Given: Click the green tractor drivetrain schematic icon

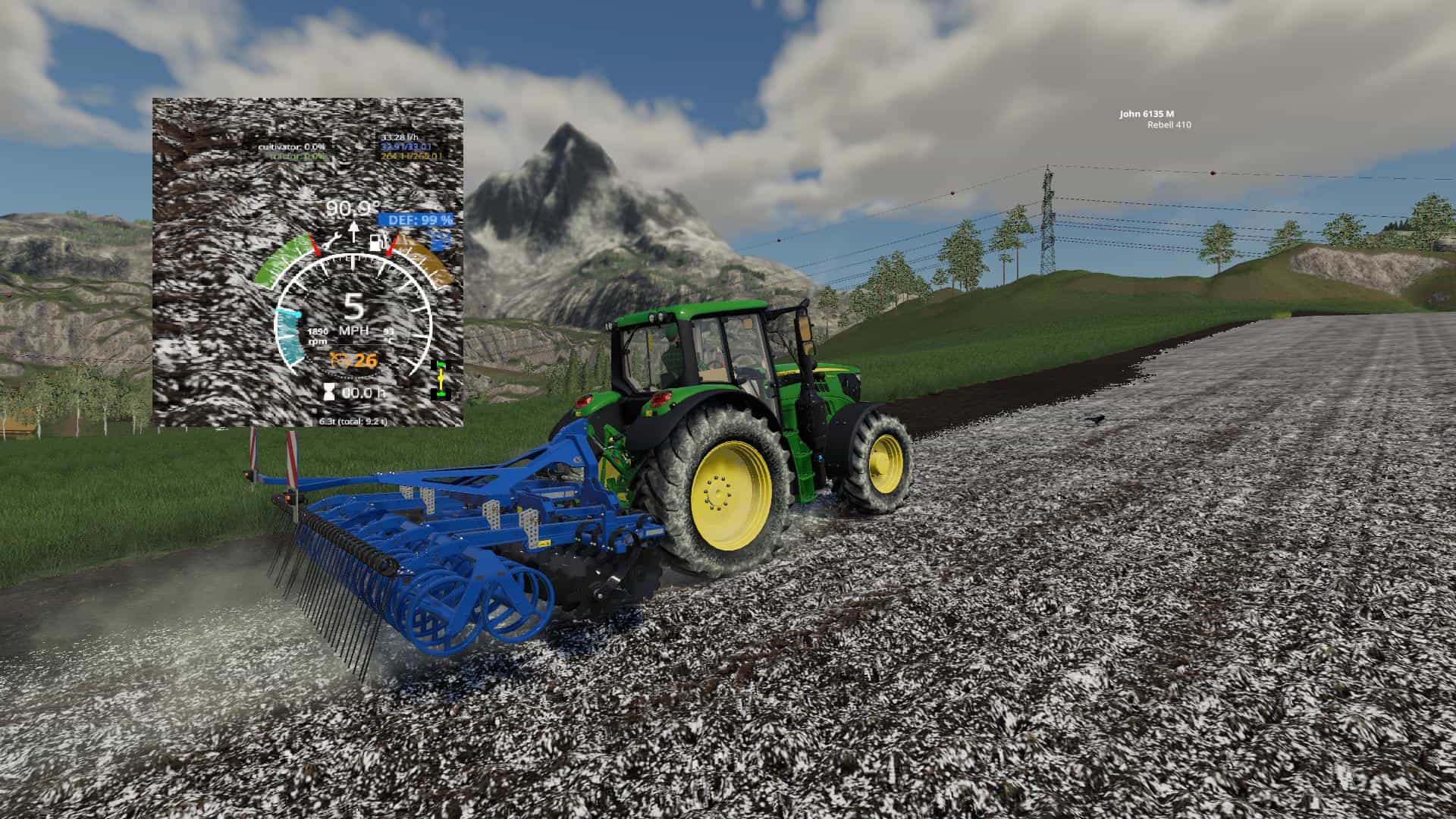Looking at the screenshot, I should (441, 379).
